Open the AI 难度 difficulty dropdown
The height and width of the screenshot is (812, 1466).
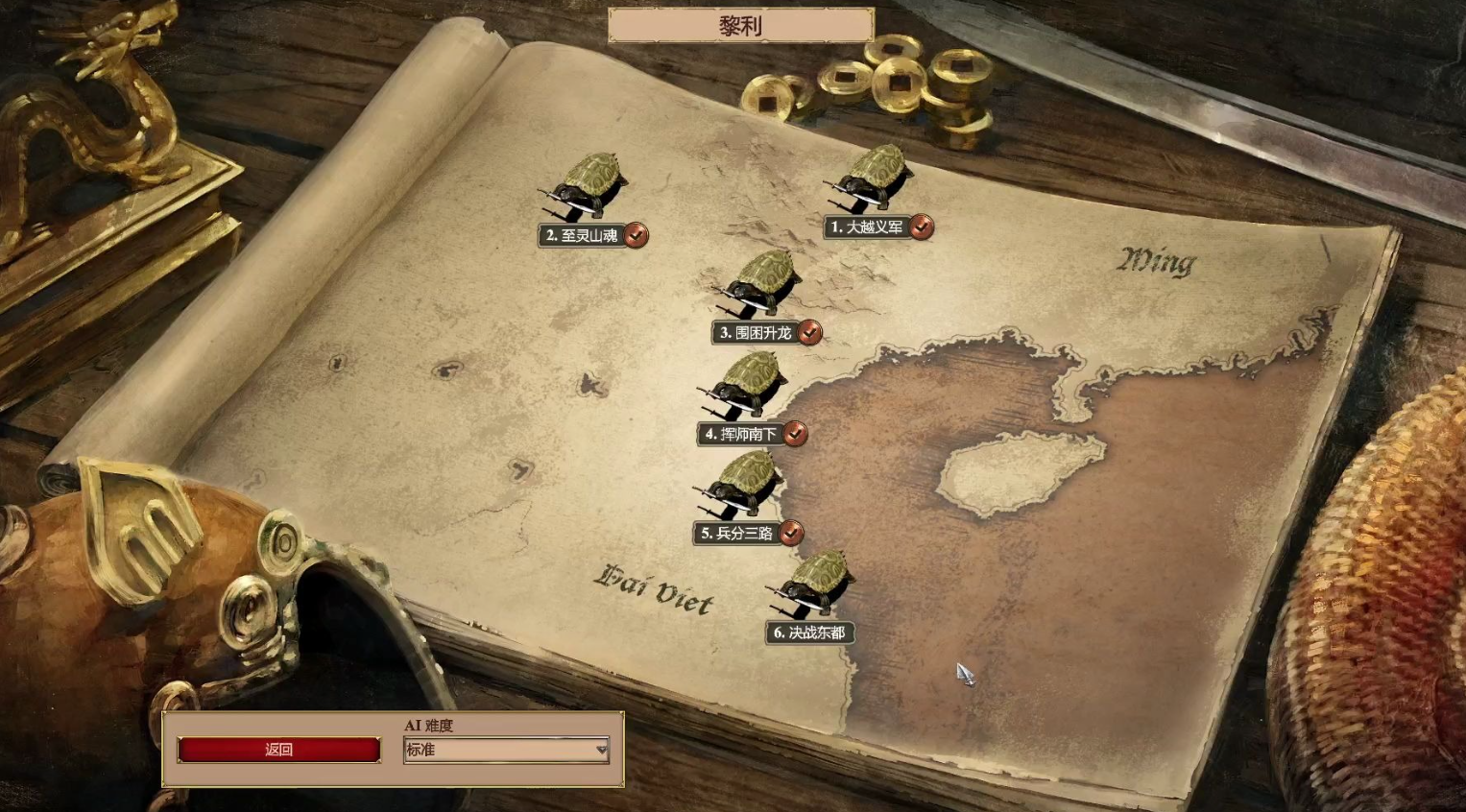coord(506,750)
